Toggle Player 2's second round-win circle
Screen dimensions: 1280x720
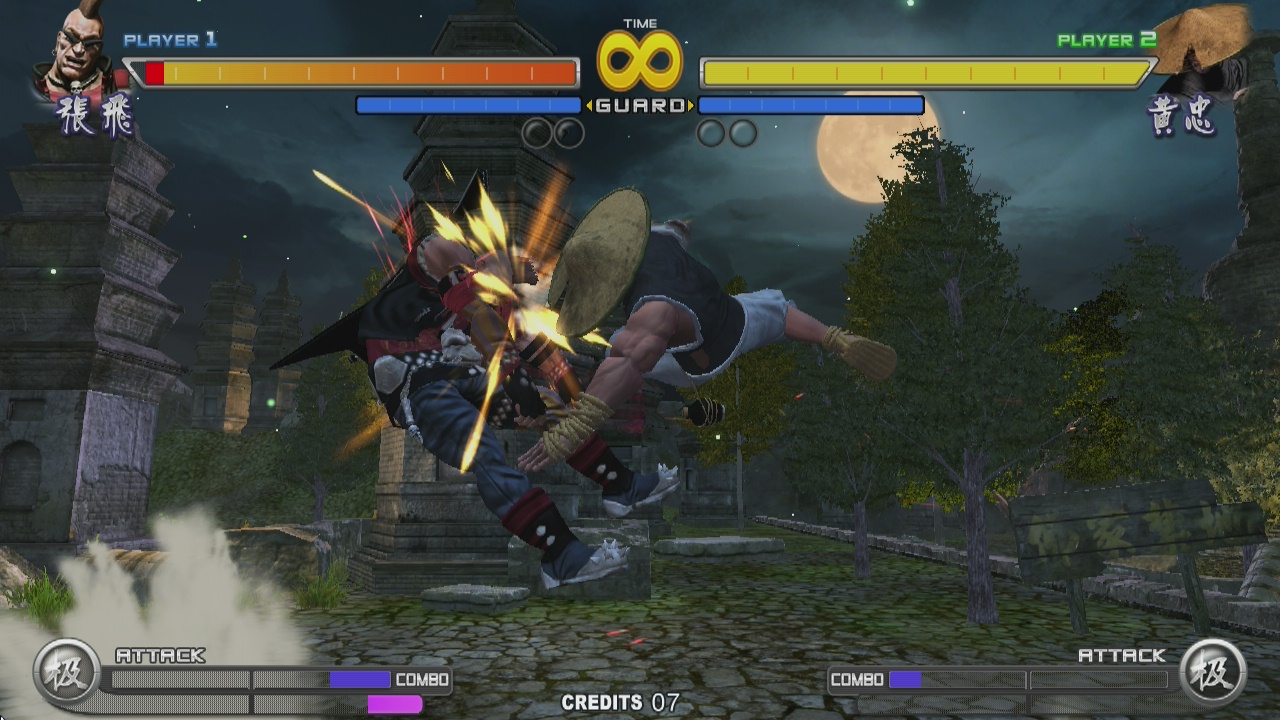(742, 135)
